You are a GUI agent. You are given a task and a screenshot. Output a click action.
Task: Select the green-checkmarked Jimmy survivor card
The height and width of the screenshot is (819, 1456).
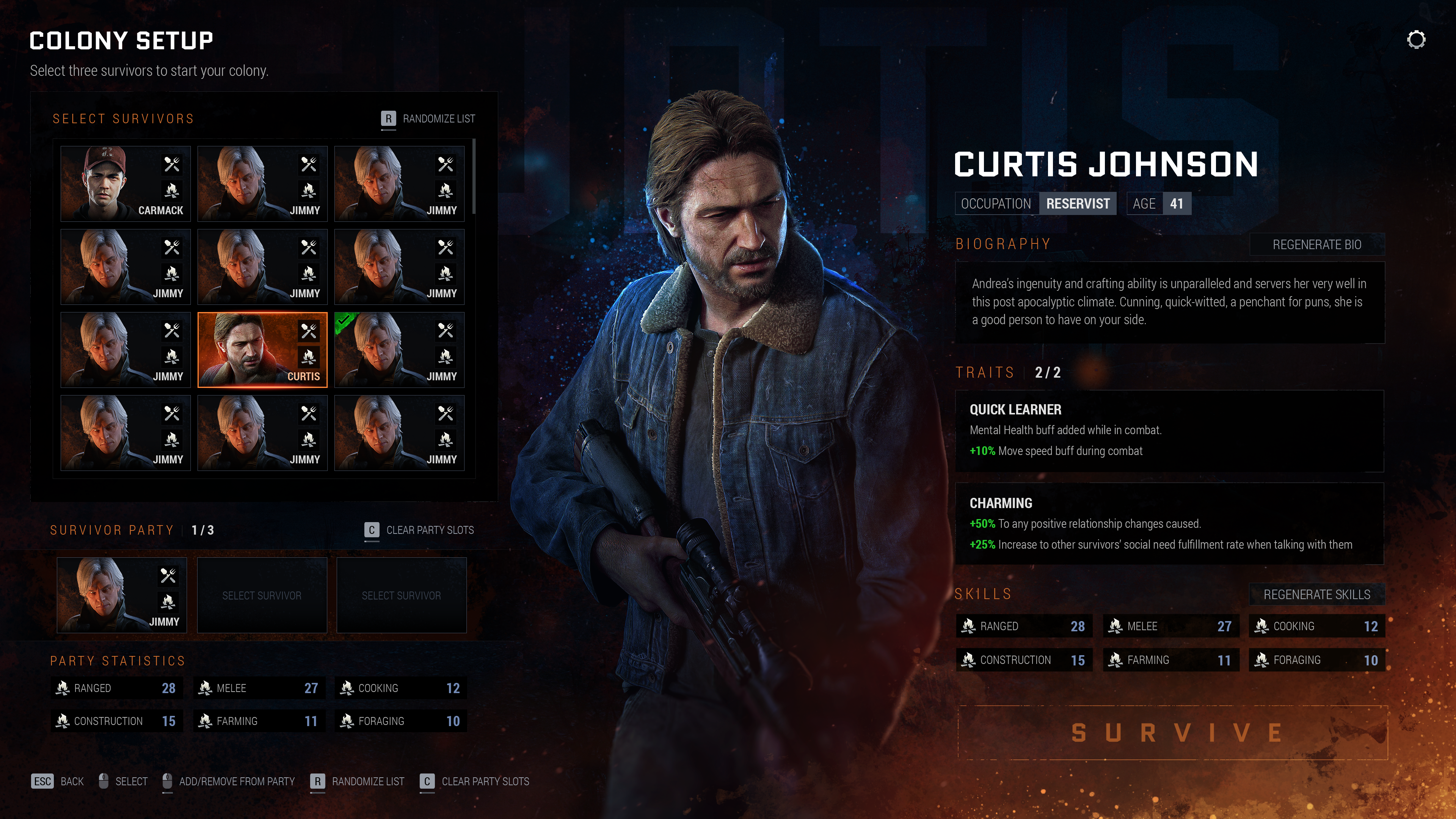(x=399, y=350)
